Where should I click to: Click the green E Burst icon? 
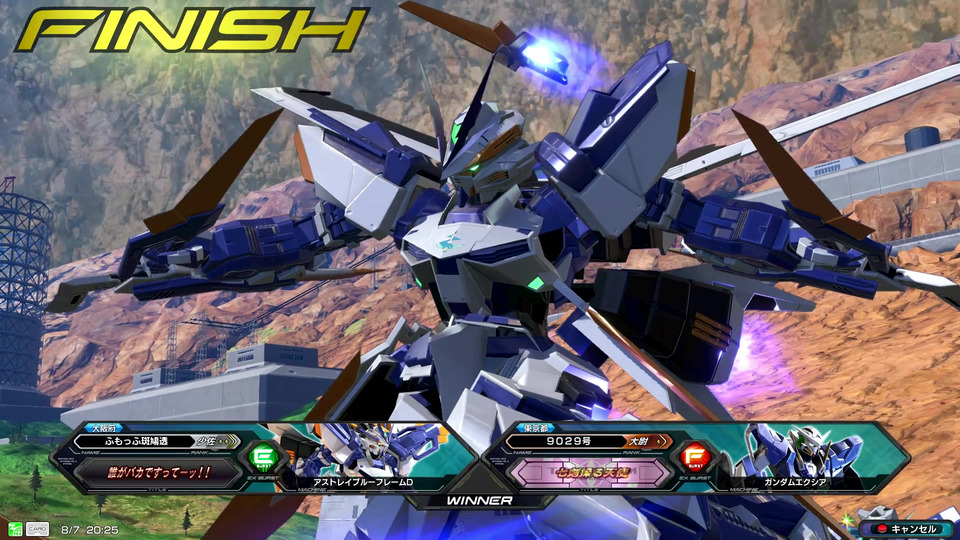pyautogui.click(x=262, y=458)
